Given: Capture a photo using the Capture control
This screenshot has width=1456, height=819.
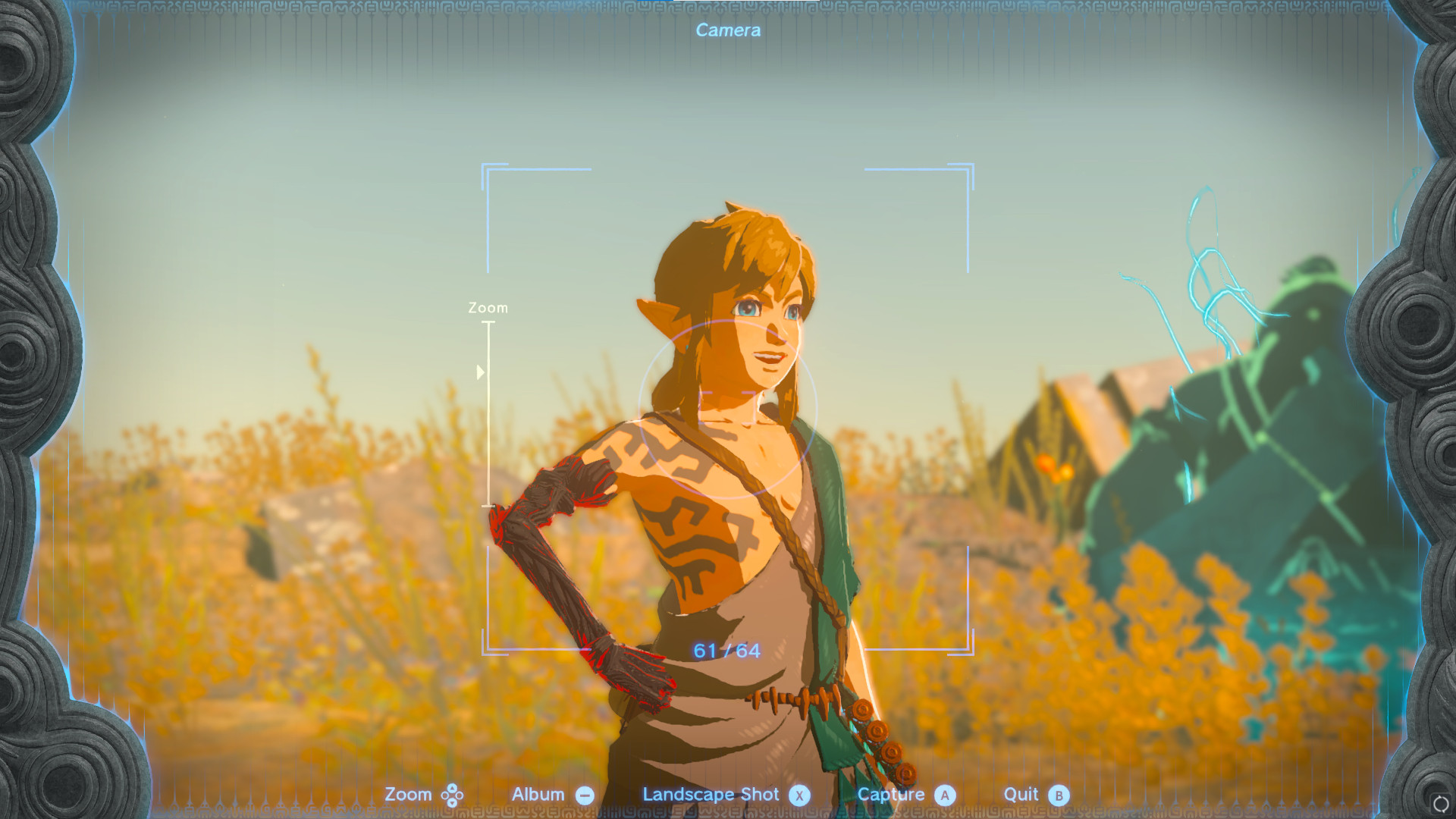Looking at the screenshot, I should pos(892,795).
